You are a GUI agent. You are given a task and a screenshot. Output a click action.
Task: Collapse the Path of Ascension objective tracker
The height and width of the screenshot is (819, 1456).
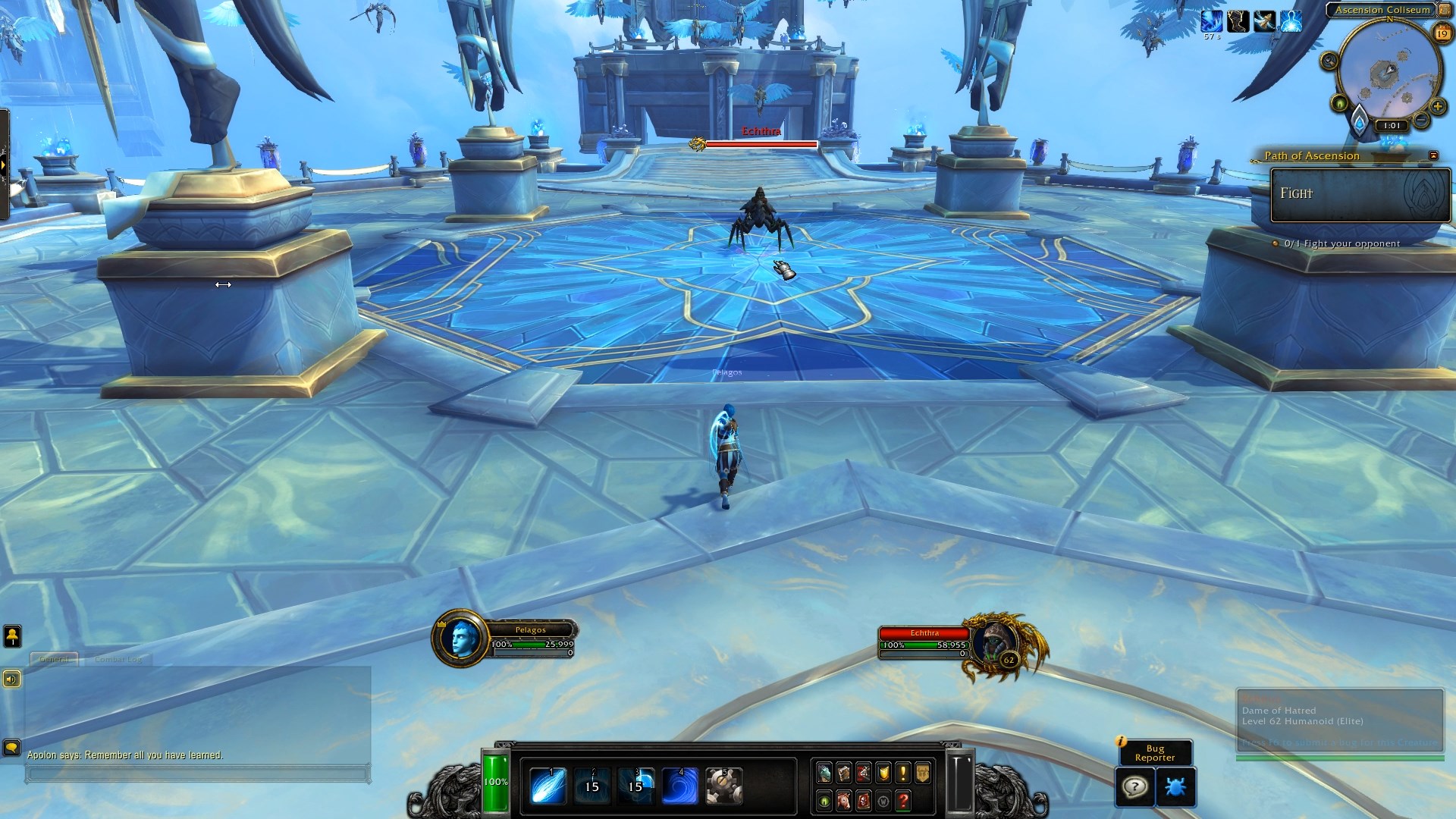tap(1433, 155)
